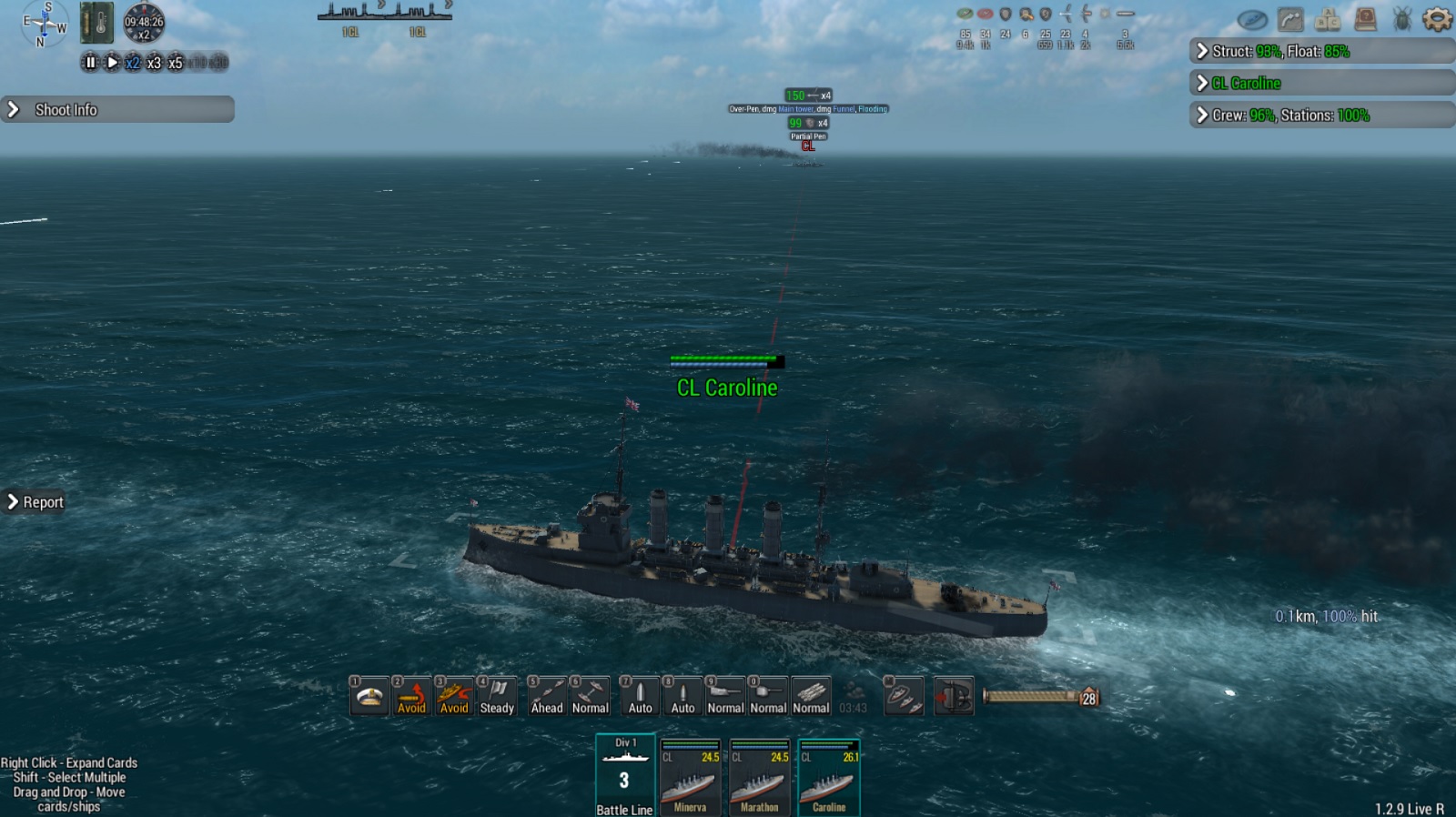The height and width of the screenshot is (817, 1456).
Task: Open the settings gear menu
Action: tap(1437, 19)
